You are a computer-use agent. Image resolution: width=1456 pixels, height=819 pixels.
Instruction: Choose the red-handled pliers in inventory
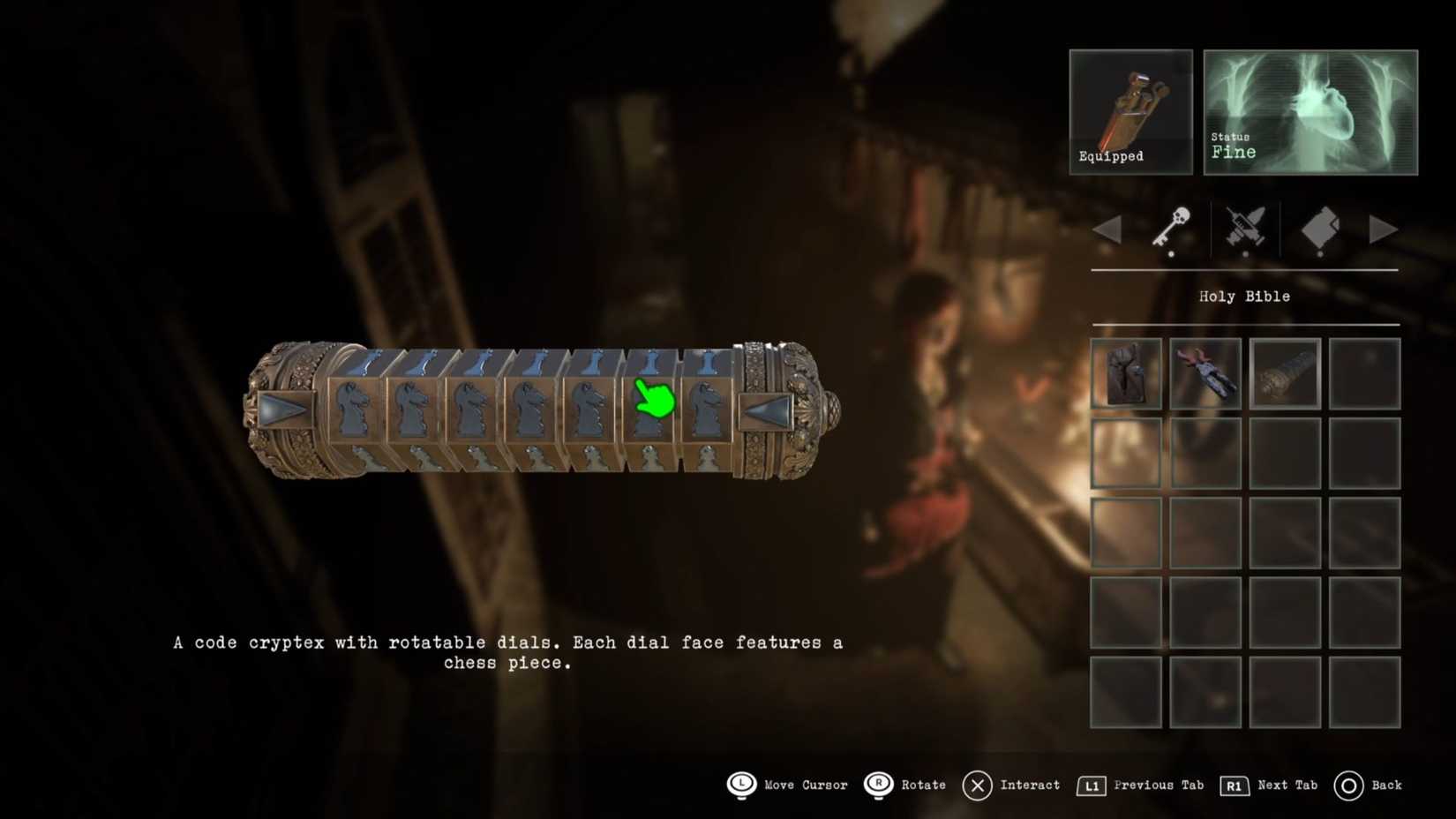pyautogui.click(x=1205, y=373)
